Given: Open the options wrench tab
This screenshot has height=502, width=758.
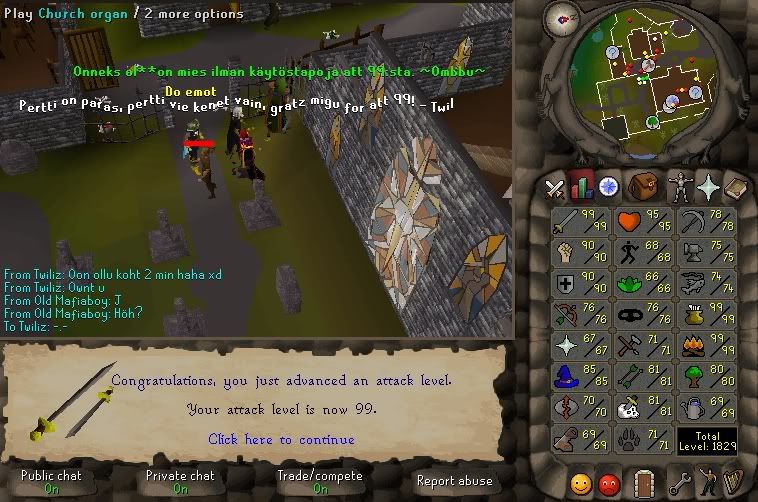Looking at the screenshot, I should coord(679,484).
